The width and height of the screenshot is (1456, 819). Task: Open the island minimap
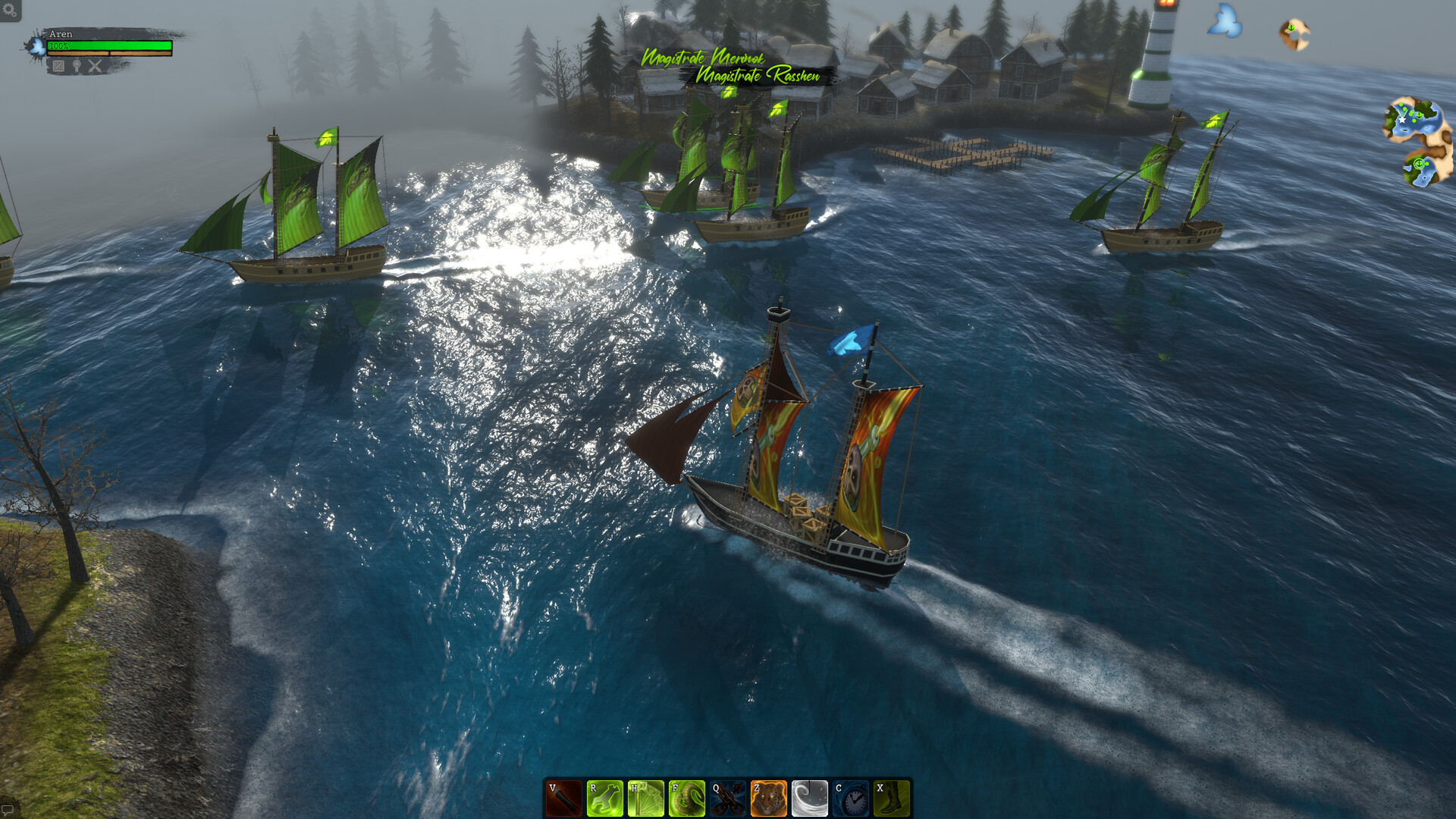tap(1418, 142)
